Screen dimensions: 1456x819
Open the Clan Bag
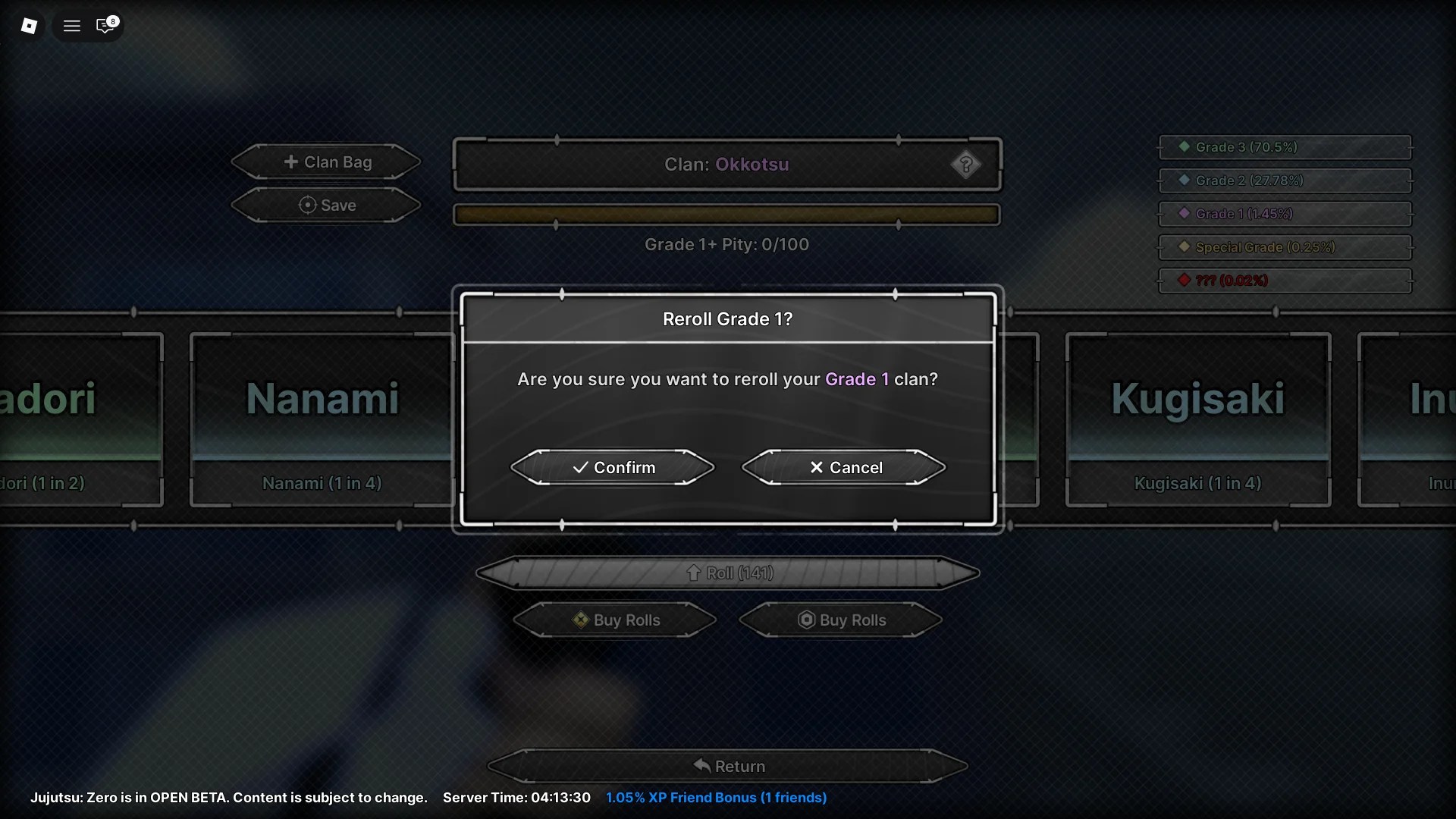click(325, 162)
